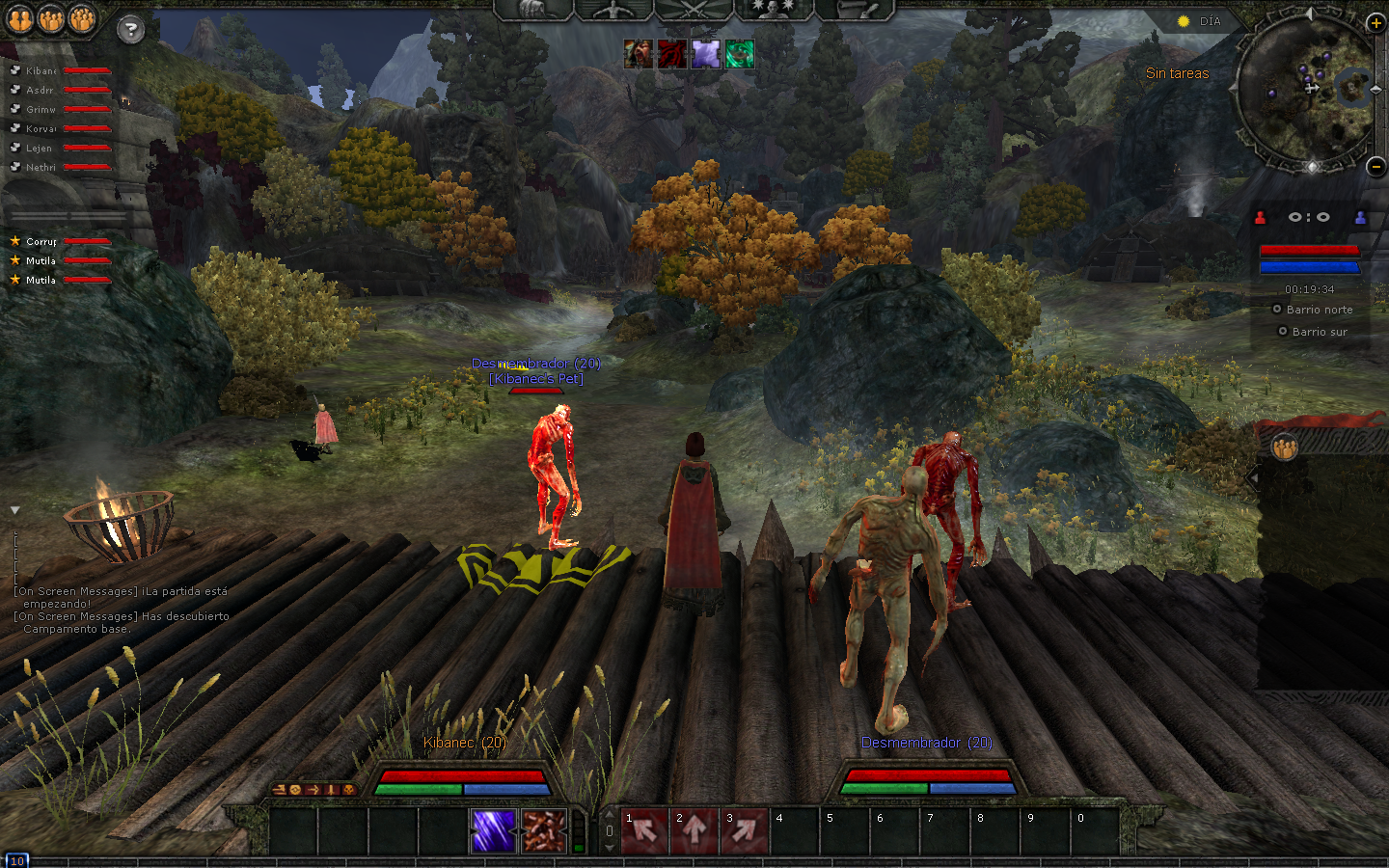
Task: Collapse the chat log arrow toggle
Action: (15, 510)
